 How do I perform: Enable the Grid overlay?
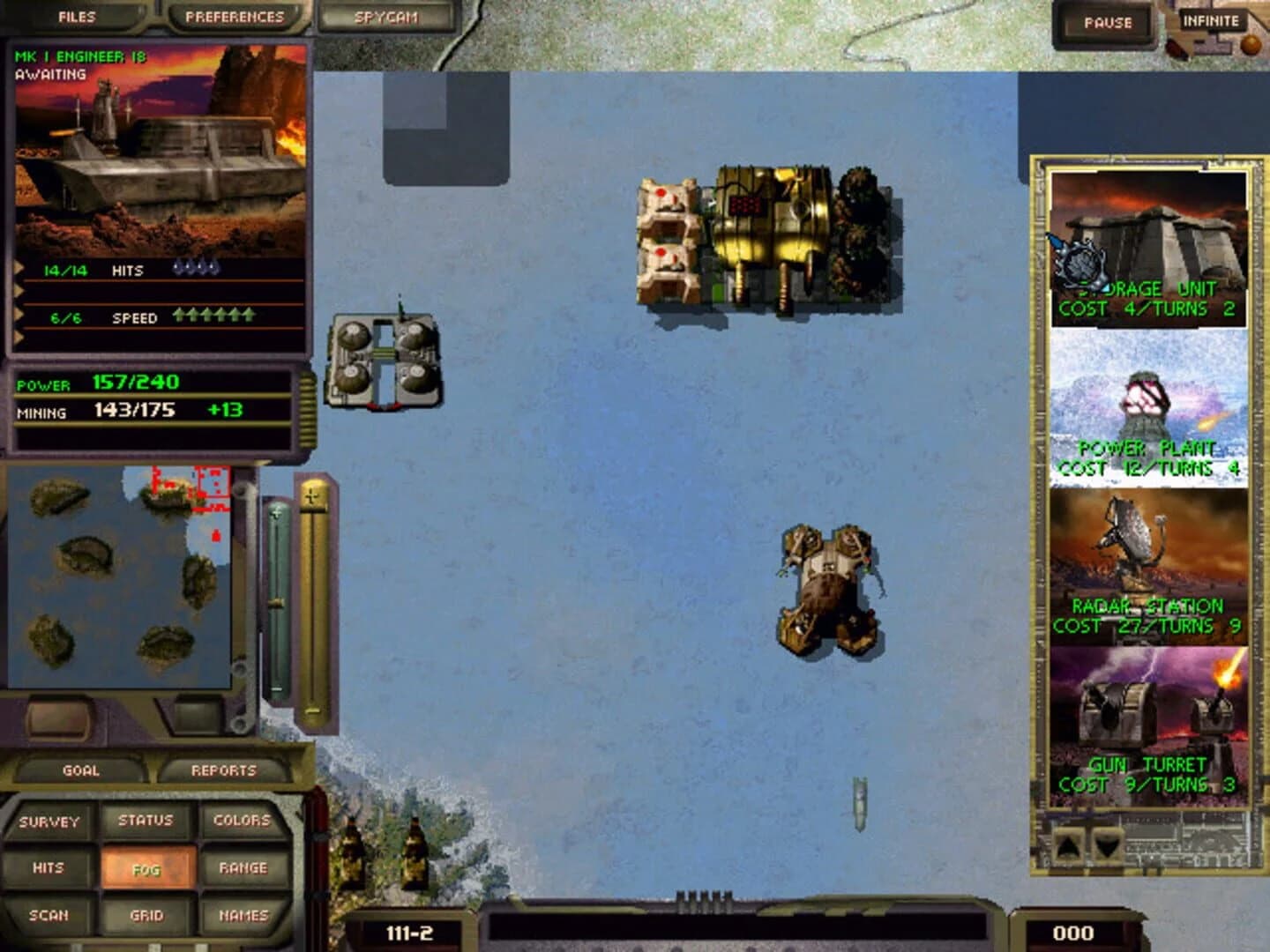pos(148,915)
